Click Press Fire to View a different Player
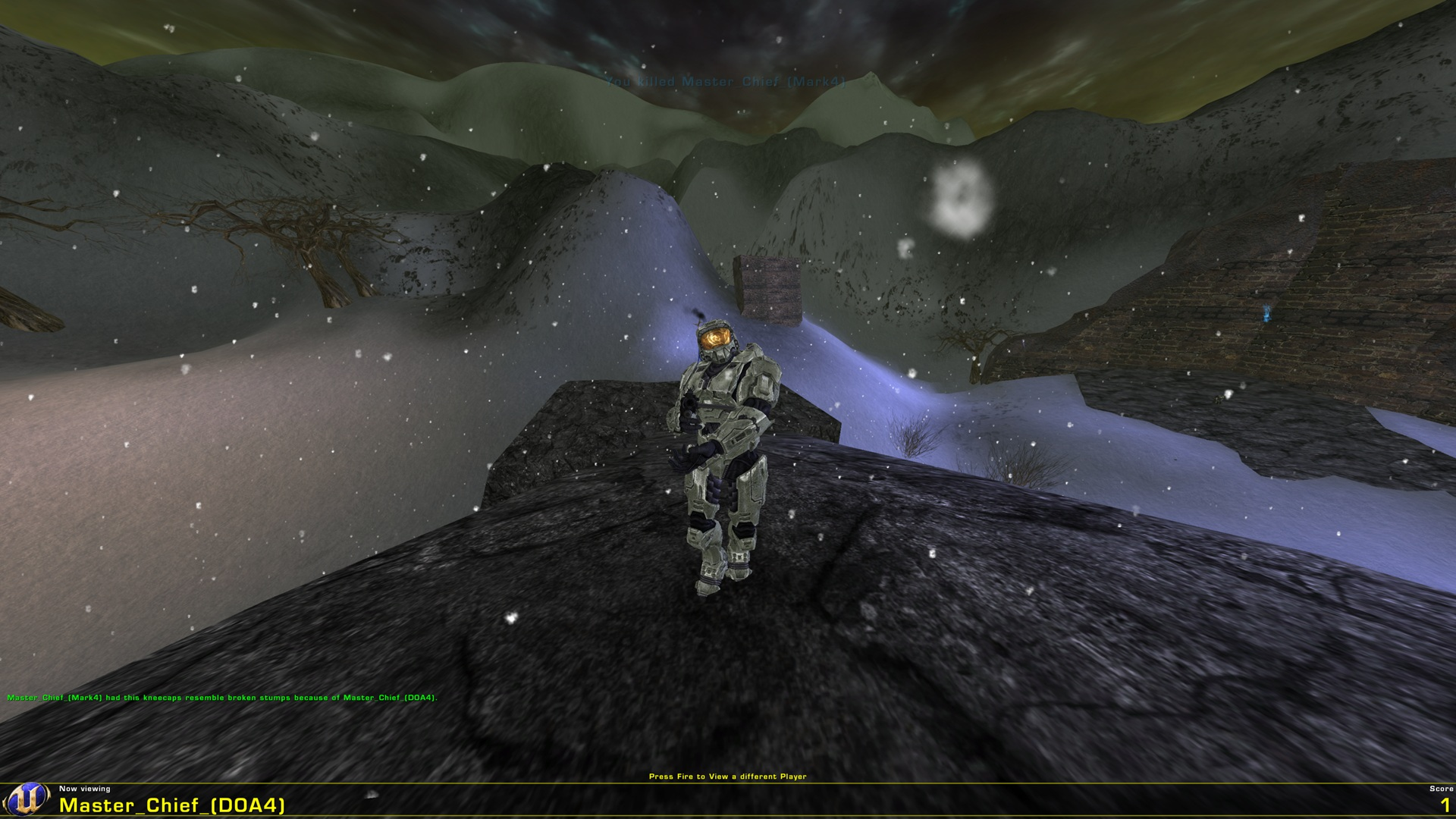This screenshot has width=1456, height=819. pyautogui.click(x=728, y=777)
